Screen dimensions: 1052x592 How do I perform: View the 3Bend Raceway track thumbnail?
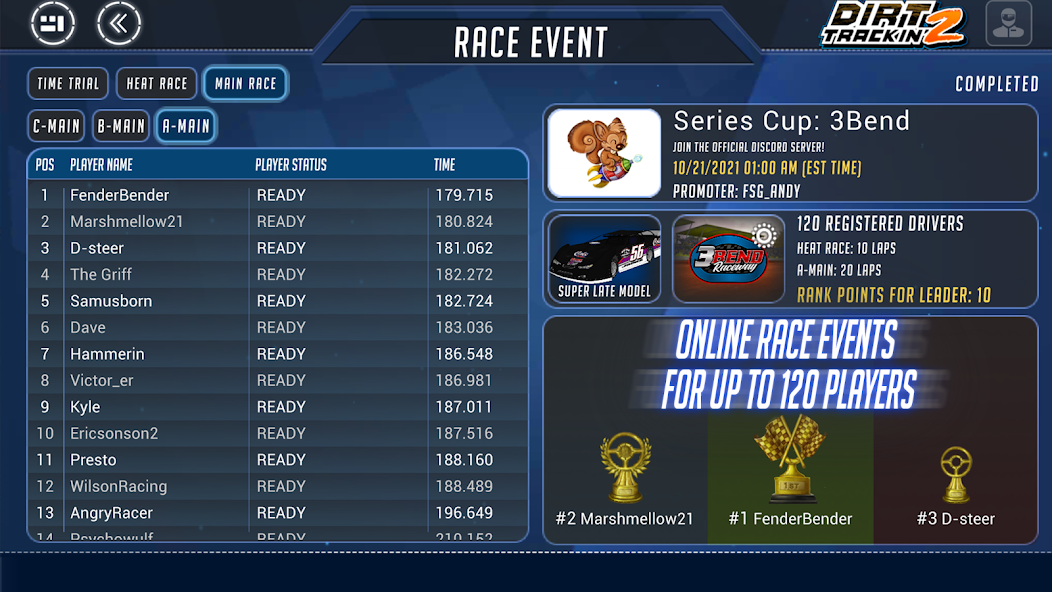728,259
